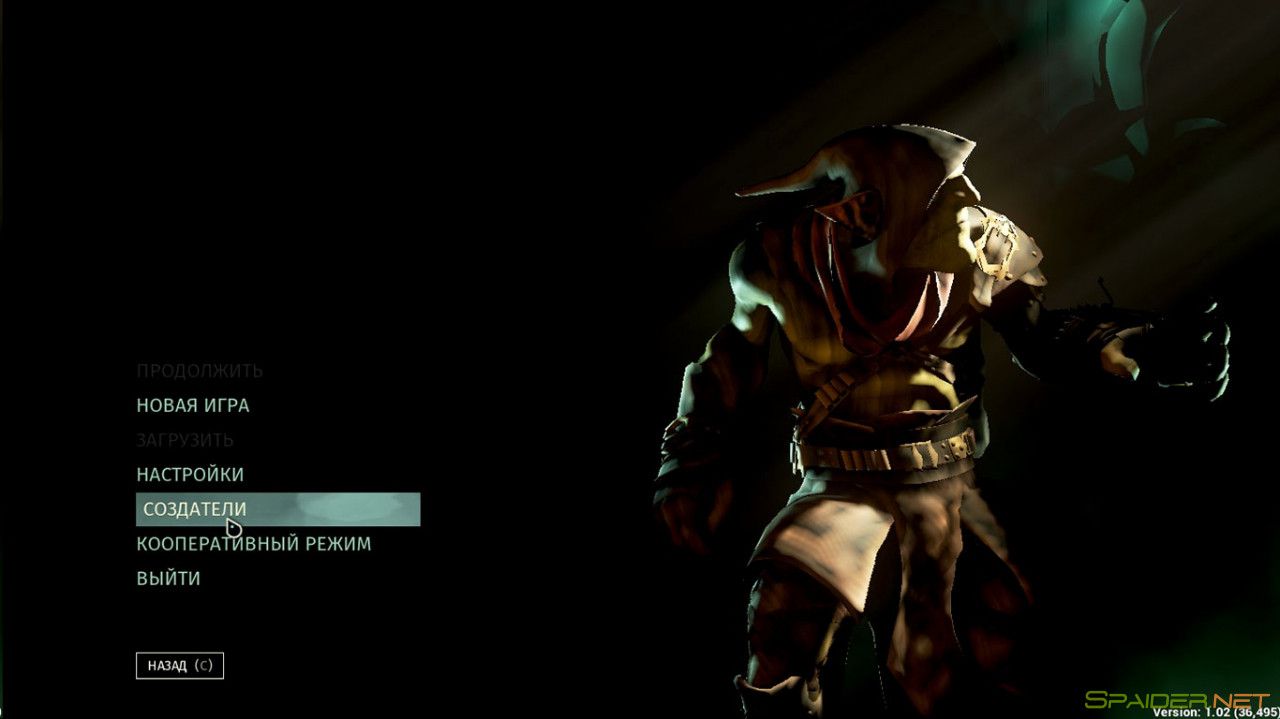Click Выйти to quit the game
This screenshot has width=1280, height=719.
[168, 578]
